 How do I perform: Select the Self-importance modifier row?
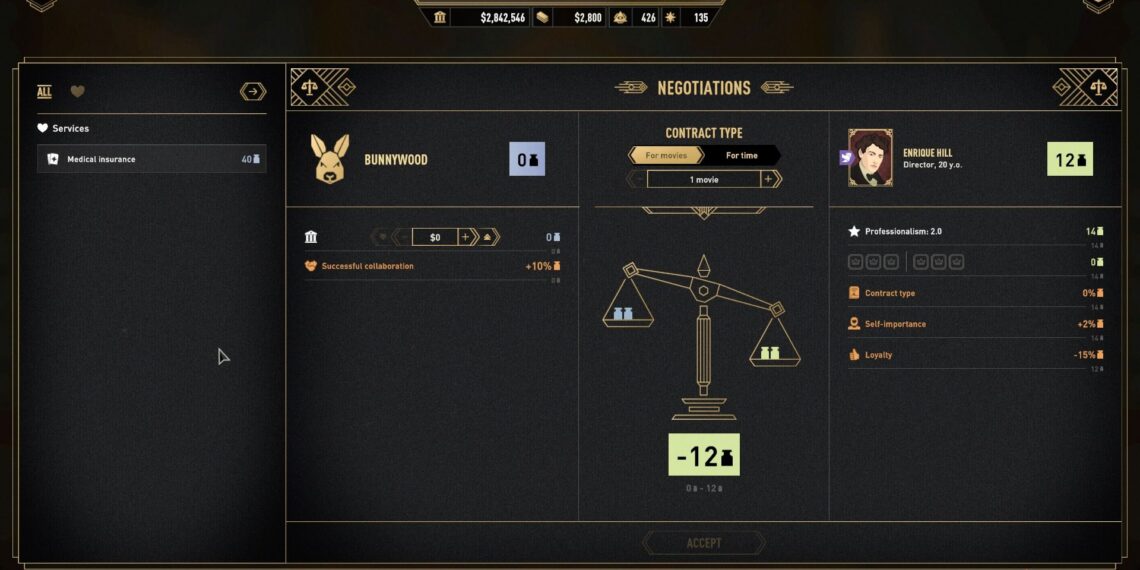pos(970,324)
